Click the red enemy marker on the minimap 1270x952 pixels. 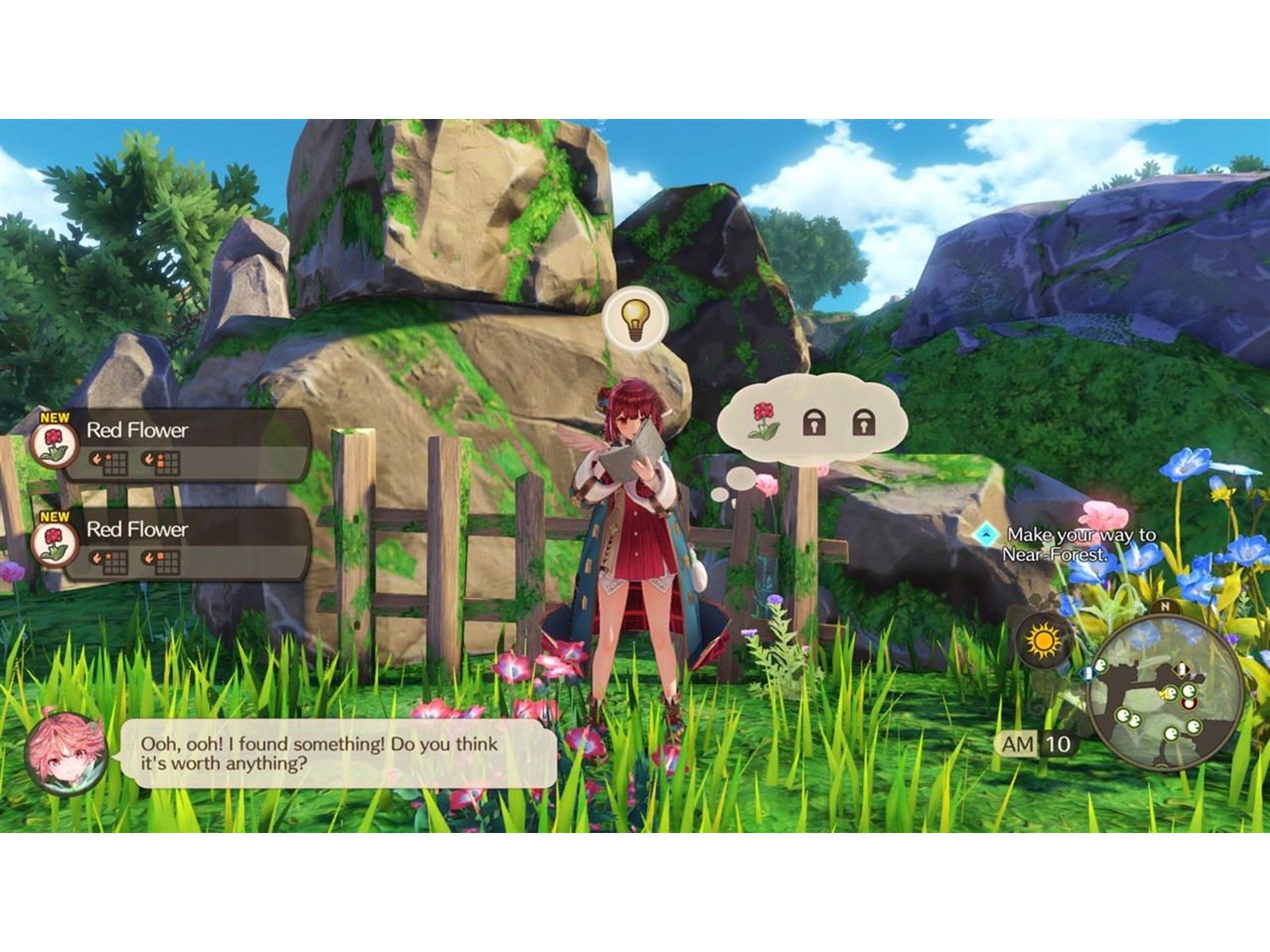[x=1188, y=704]
